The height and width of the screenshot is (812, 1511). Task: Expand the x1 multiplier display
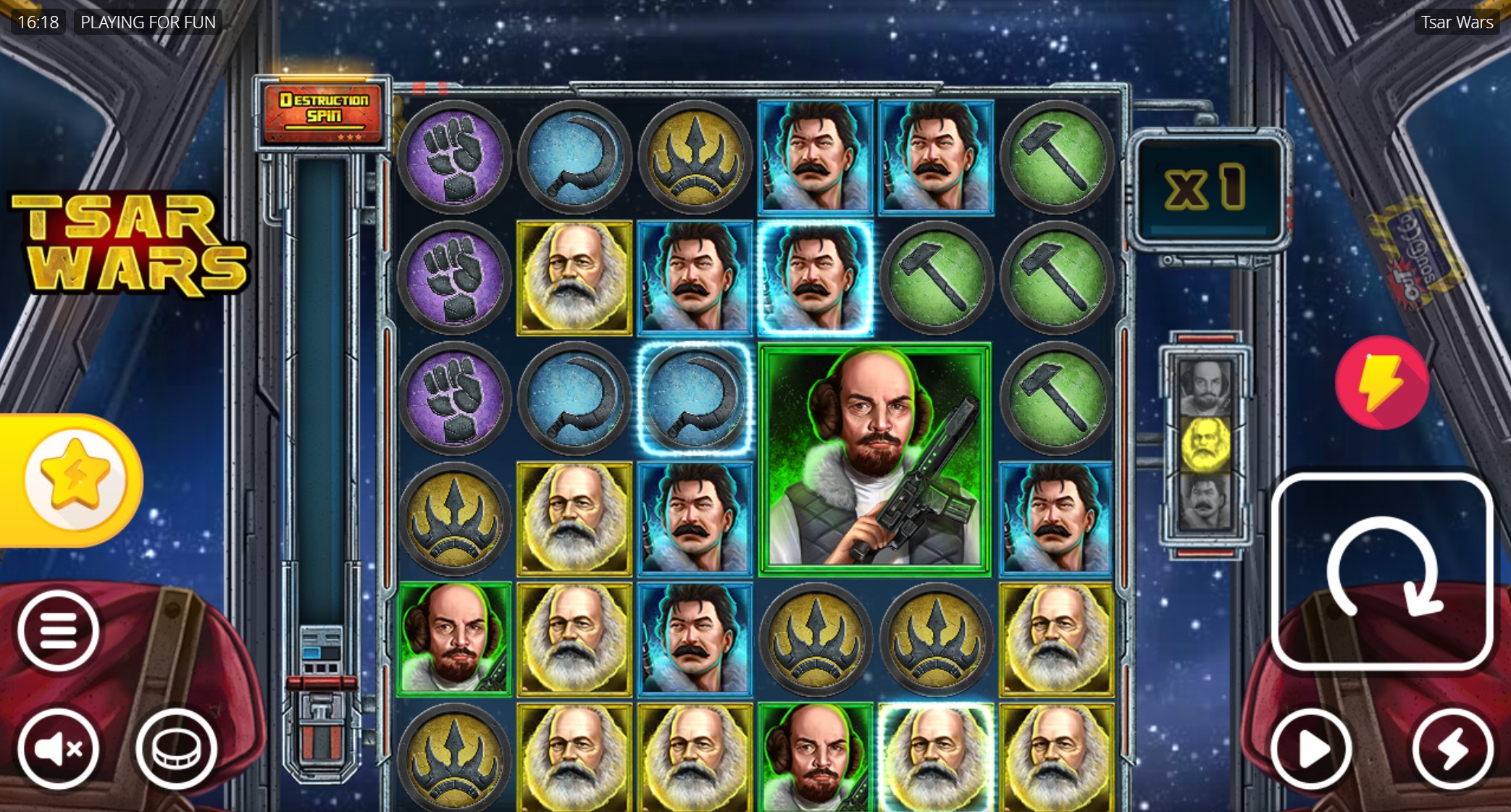pos(1208,187)
